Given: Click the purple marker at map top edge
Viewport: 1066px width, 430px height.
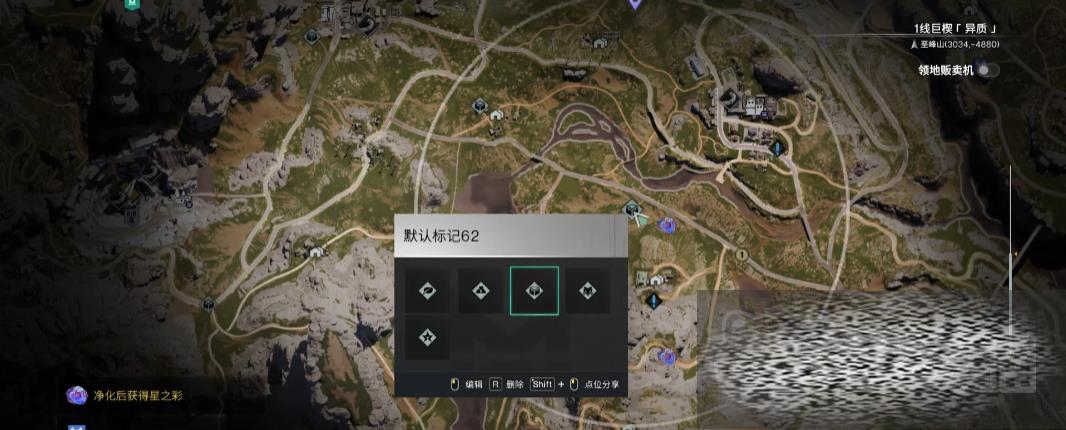Looking at the screenshot, I should tap(634, 4).
